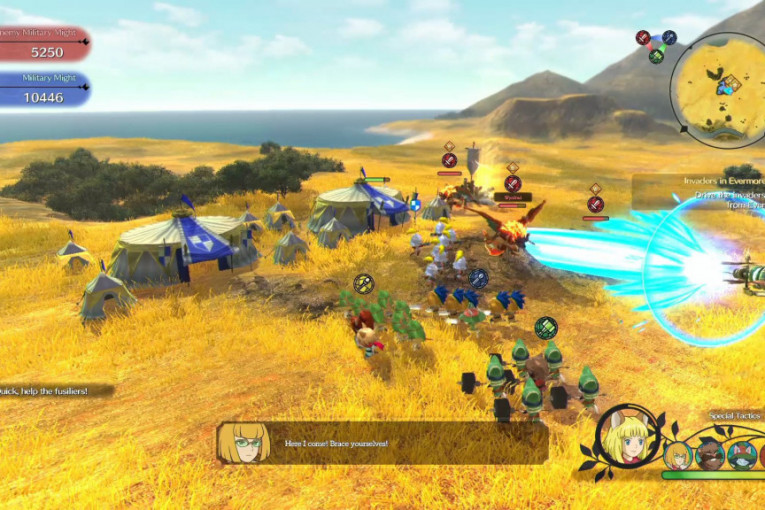Choose the blonde glasses-wearing tactics portrait
This screenshot has height=510, width=765.
click(677, 455)
